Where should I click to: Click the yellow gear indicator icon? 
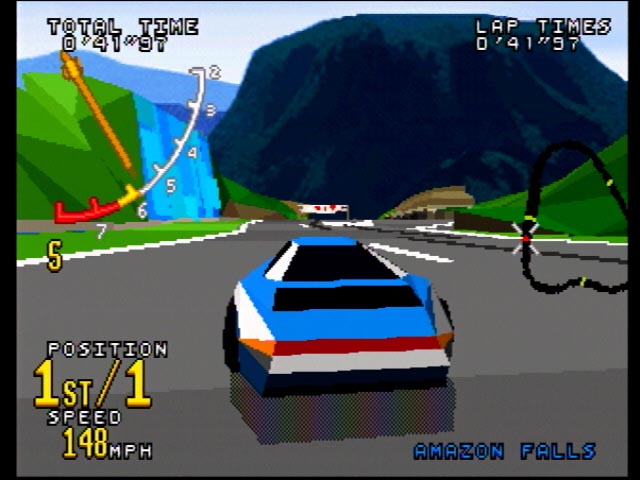point(54,257)
